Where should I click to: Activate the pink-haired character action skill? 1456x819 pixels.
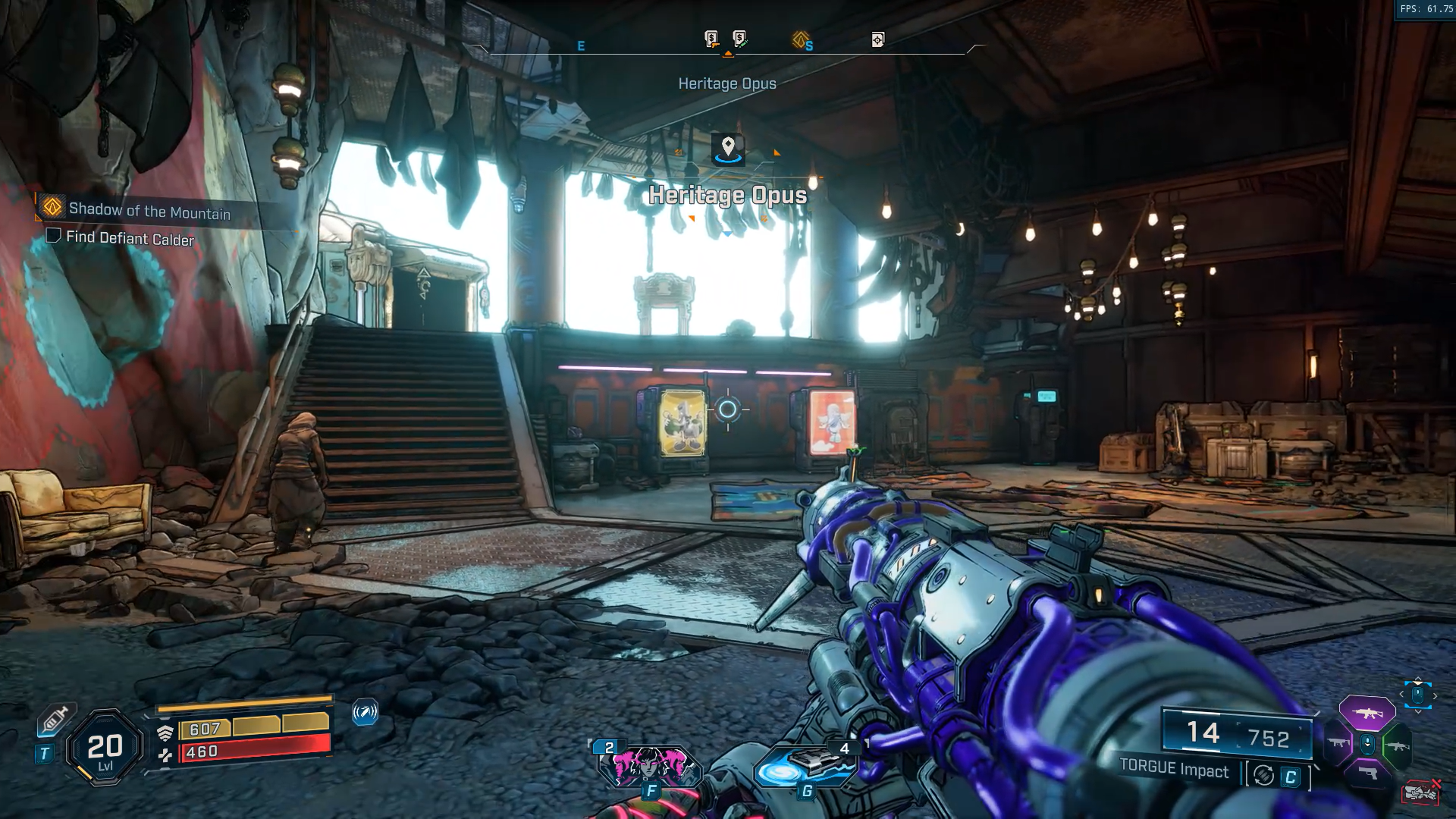(x=650, y=766)
